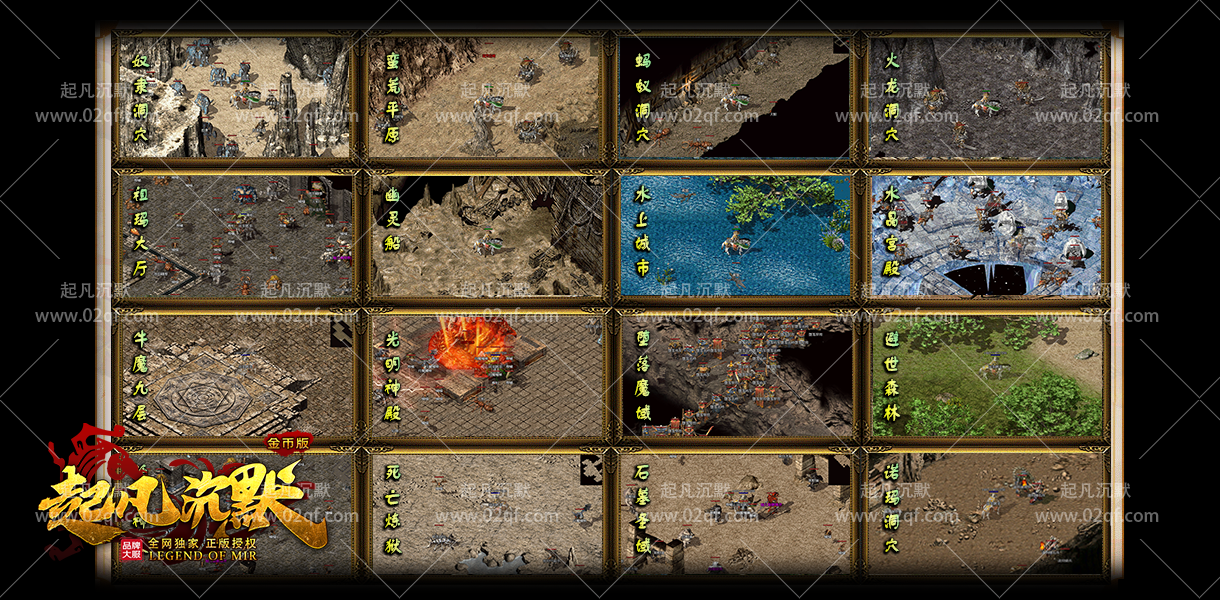This screenshot has height=600, width=1220.
Task: Select the 奴隶洞穴 map thumbnail
Action: 235,97
